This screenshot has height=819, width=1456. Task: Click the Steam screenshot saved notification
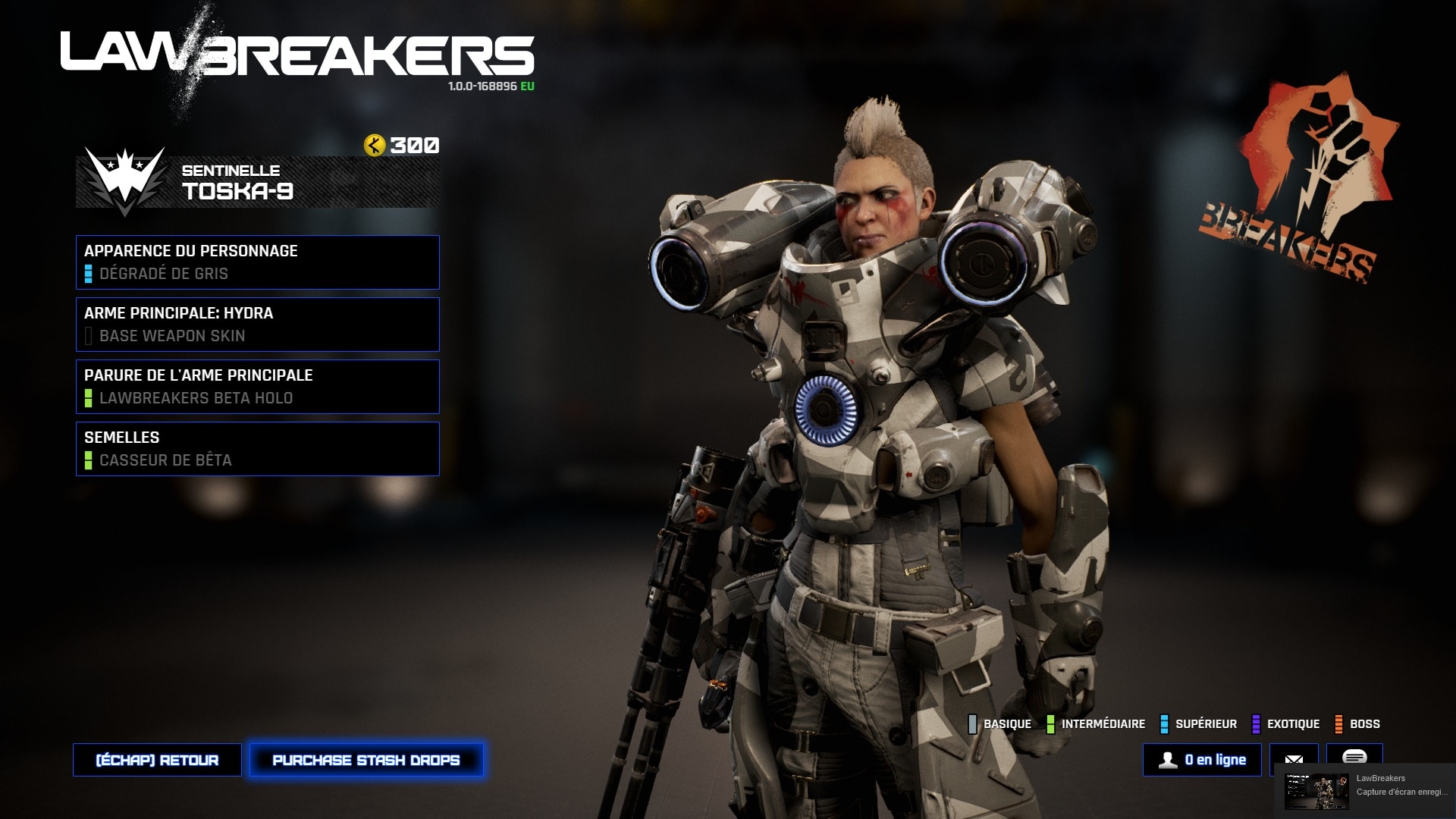click(x=1365, y=791)
